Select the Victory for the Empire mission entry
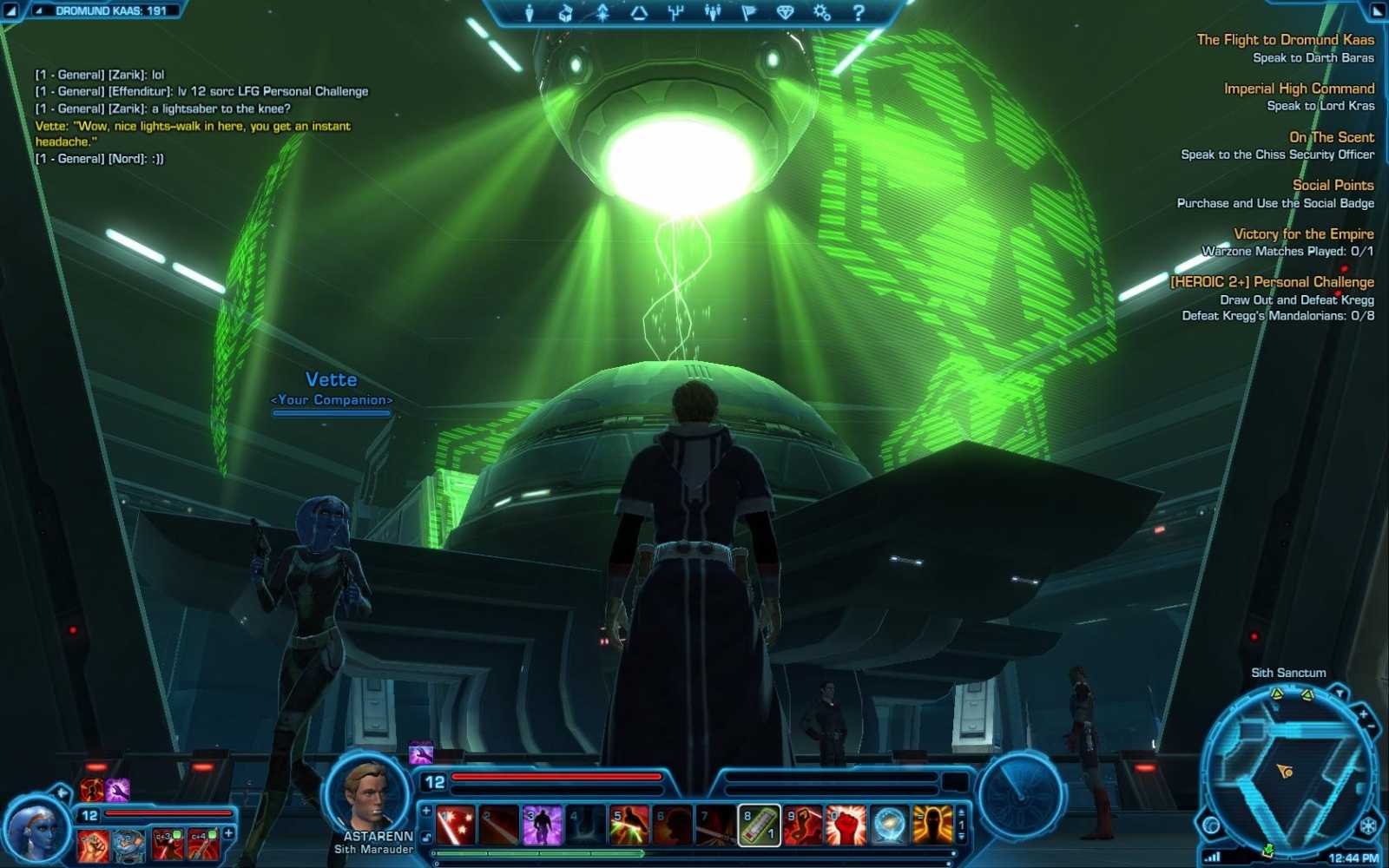Viewport: 1389px width, 868px height. pos(1305,233)
